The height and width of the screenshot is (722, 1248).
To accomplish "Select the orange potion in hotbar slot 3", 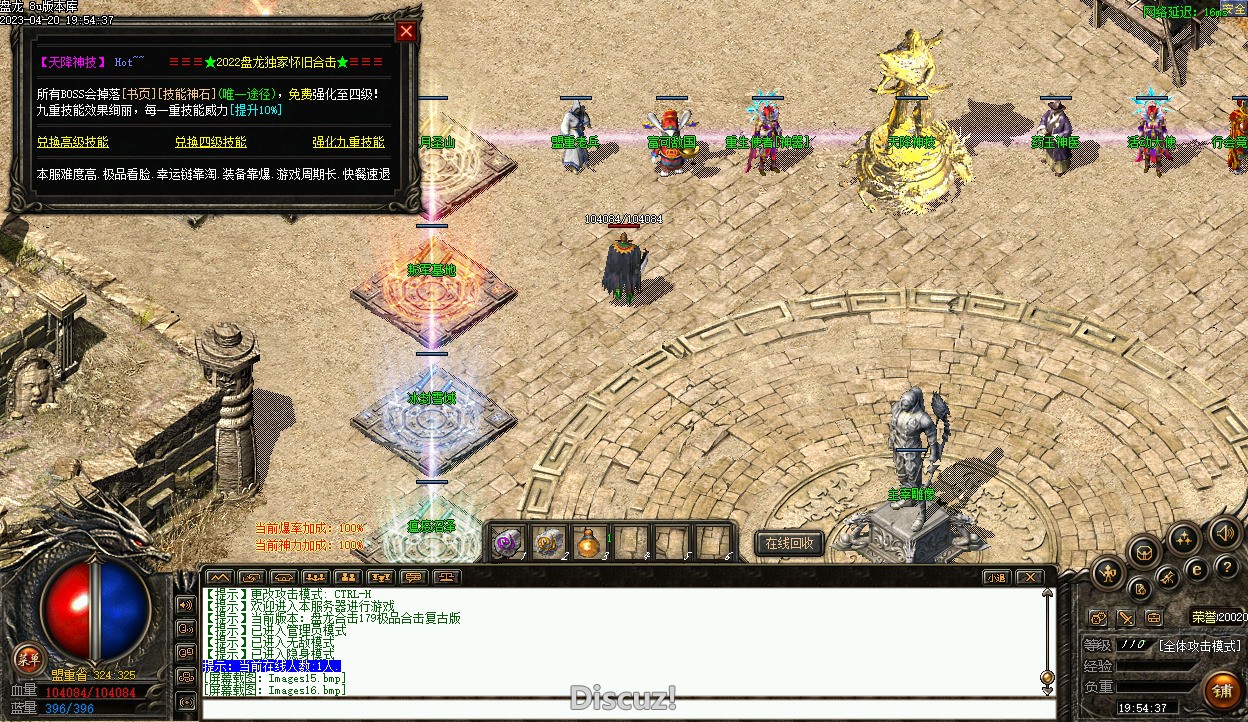I will click(590, 542).
